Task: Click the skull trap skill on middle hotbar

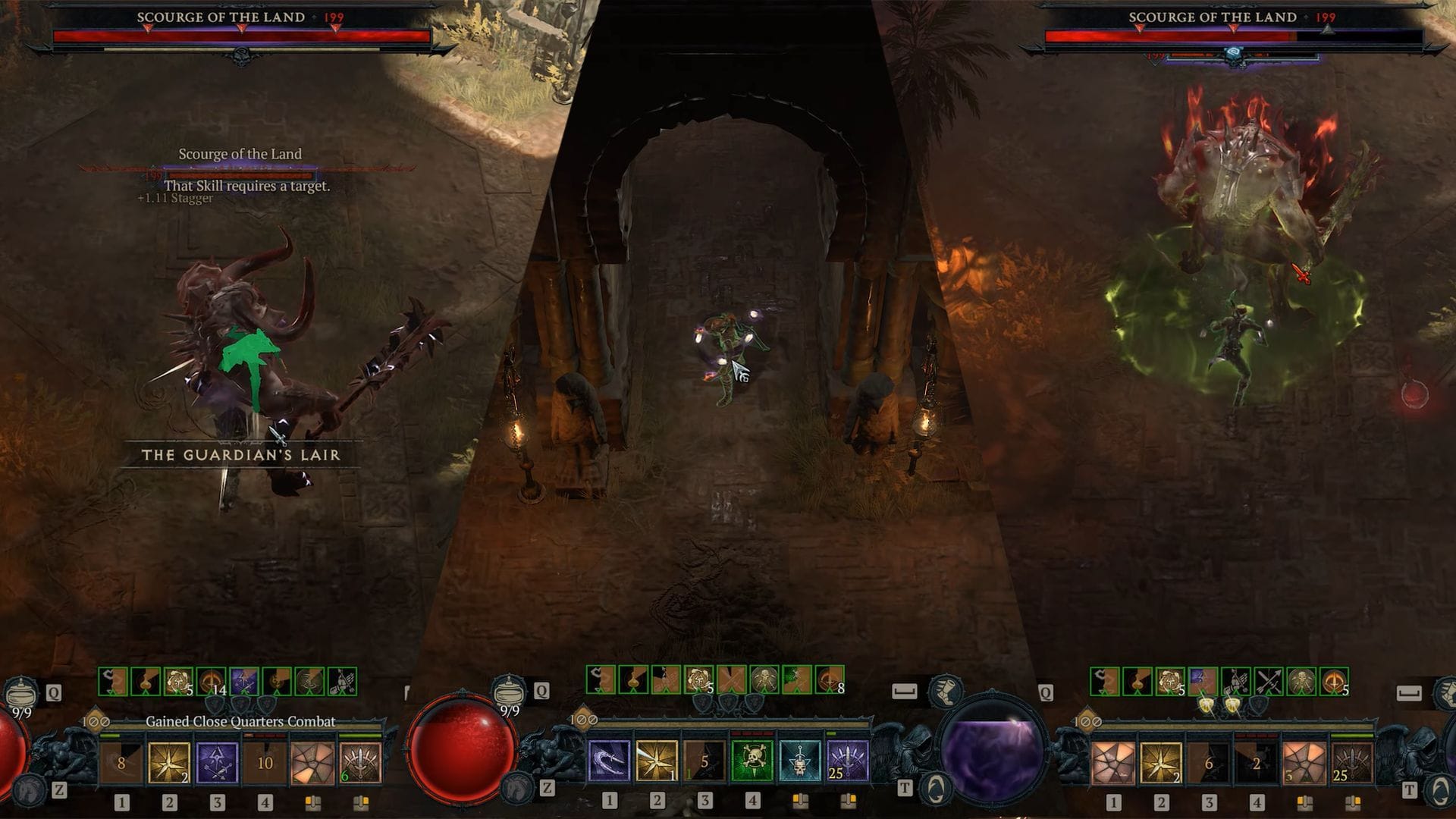Action: 800,761
